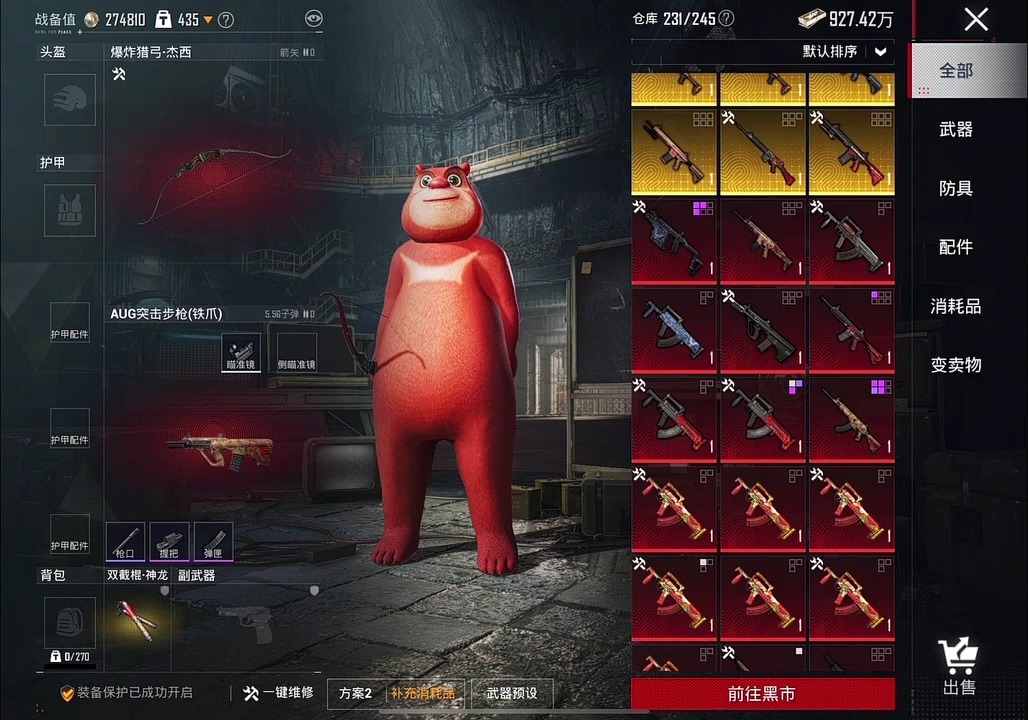Switch to the 全部 category tab
Viewport: 1028px width, 720px height.
pos(956,71)
